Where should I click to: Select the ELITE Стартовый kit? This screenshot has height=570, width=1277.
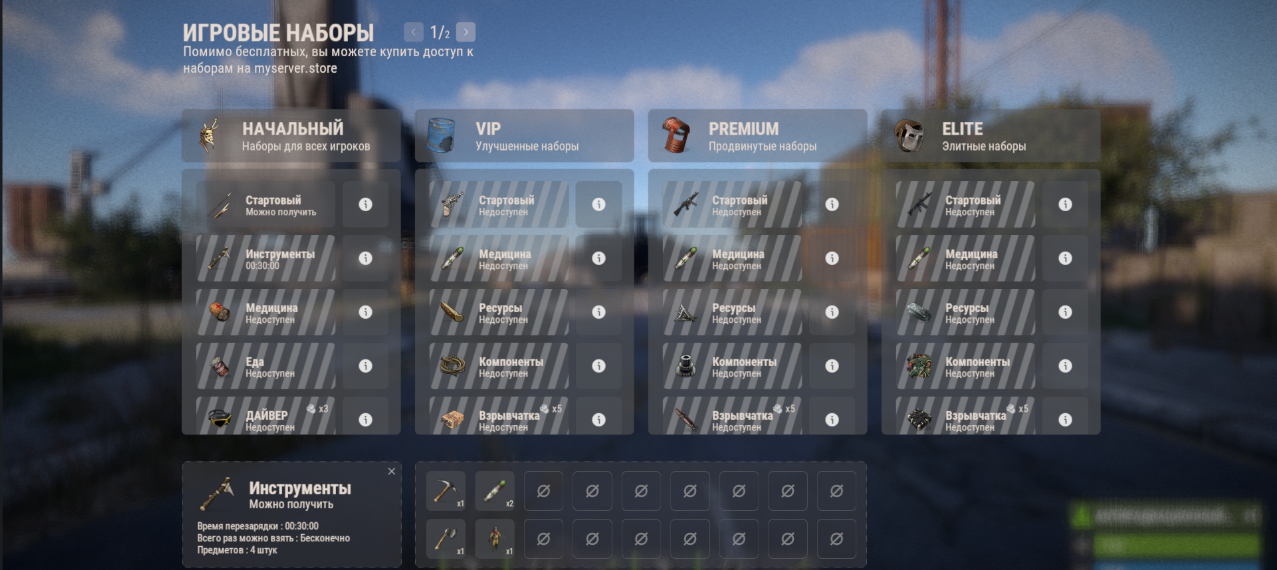point(964,205)
